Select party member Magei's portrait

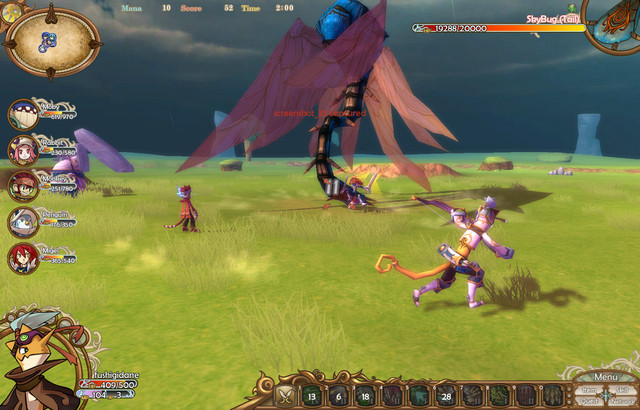[23, 258]
